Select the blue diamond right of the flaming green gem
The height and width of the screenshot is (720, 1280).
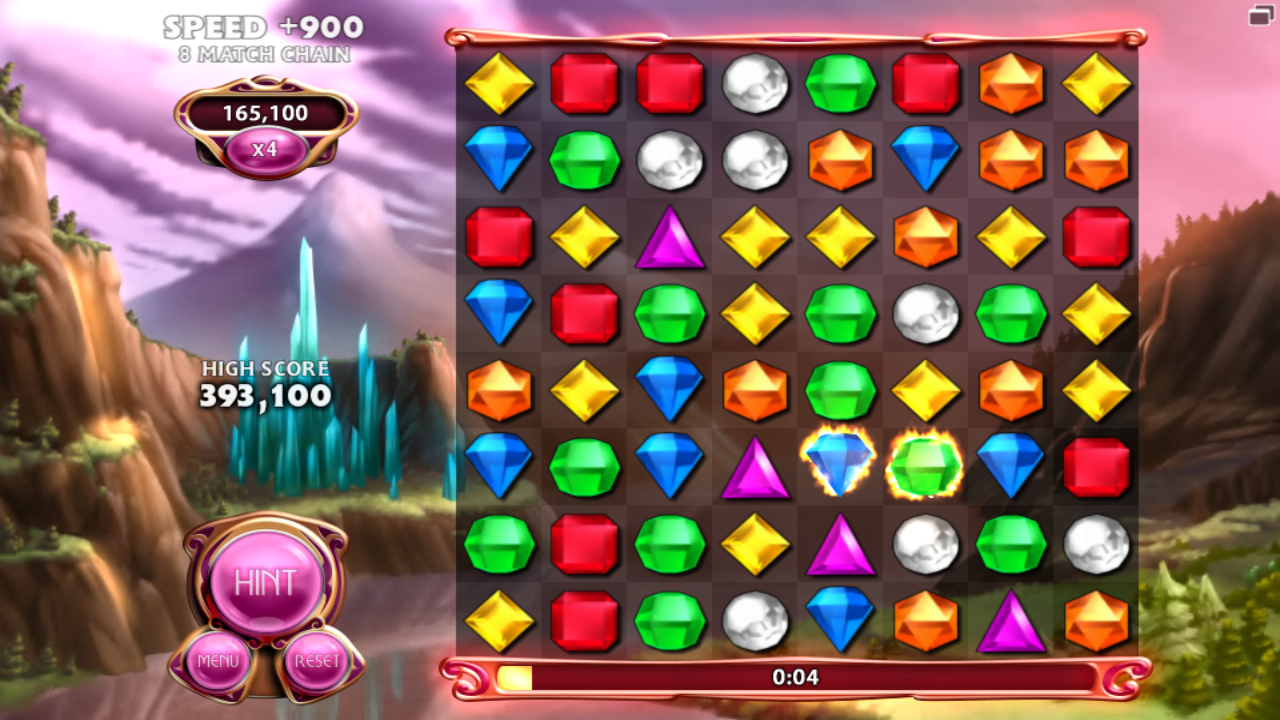(1011, 465)
